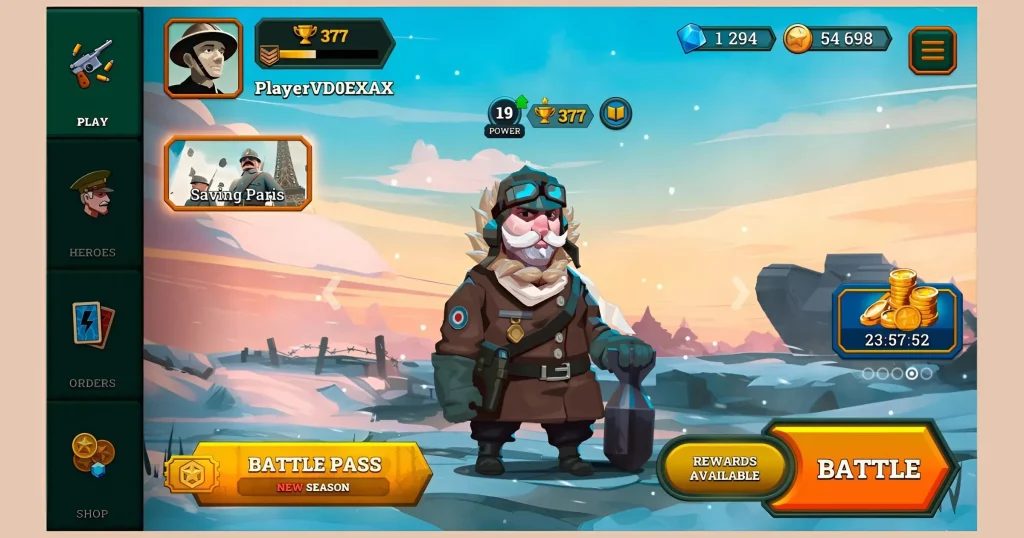The width and height of the screenshot is (1024, 538).
Task: Open the gold coin timed offer
Action: point(898,315)
